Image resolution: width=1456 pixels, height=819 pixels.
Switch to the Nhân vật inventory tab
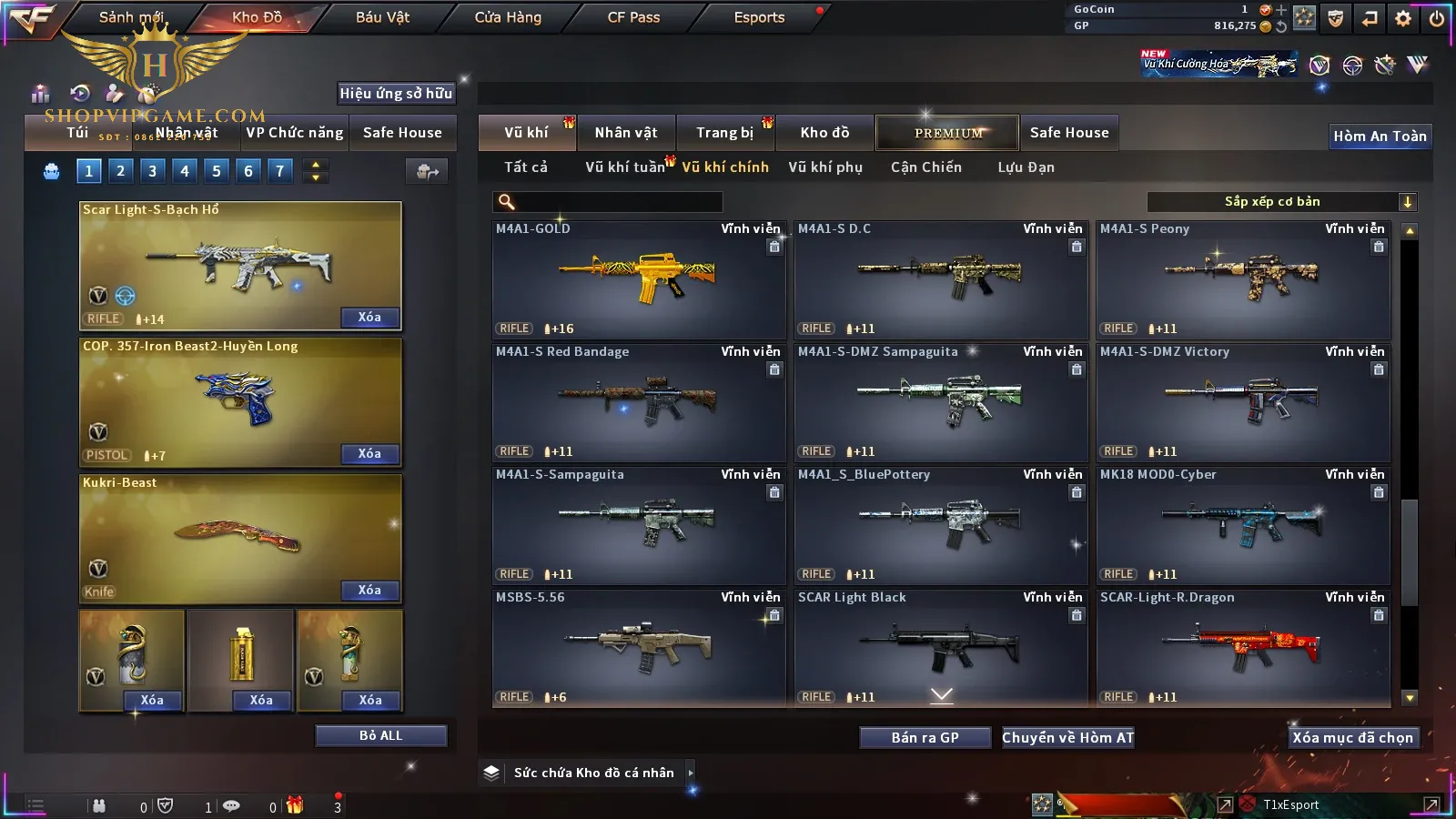(626, 133)
